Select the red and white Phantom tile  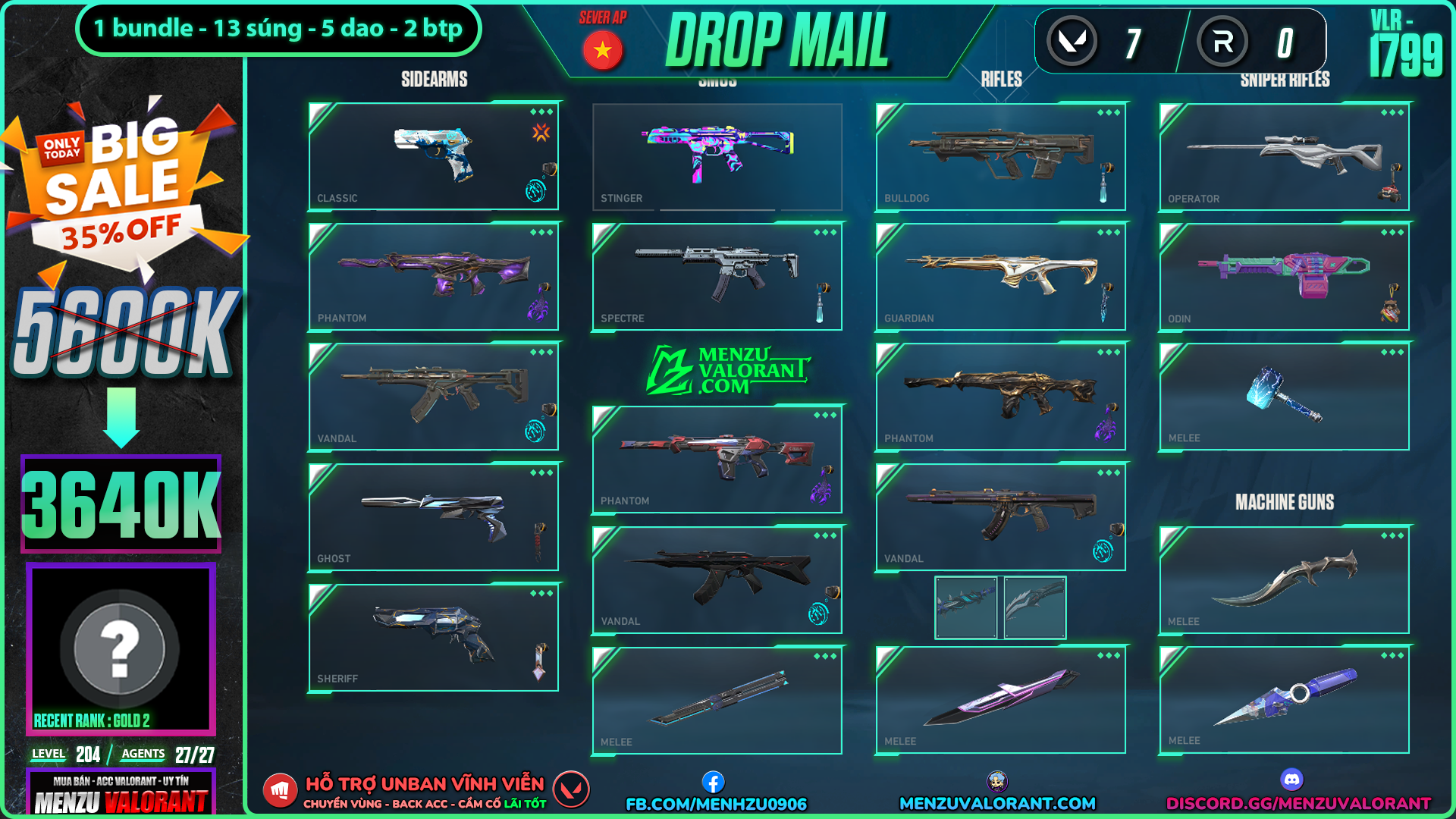pos(717,460)
